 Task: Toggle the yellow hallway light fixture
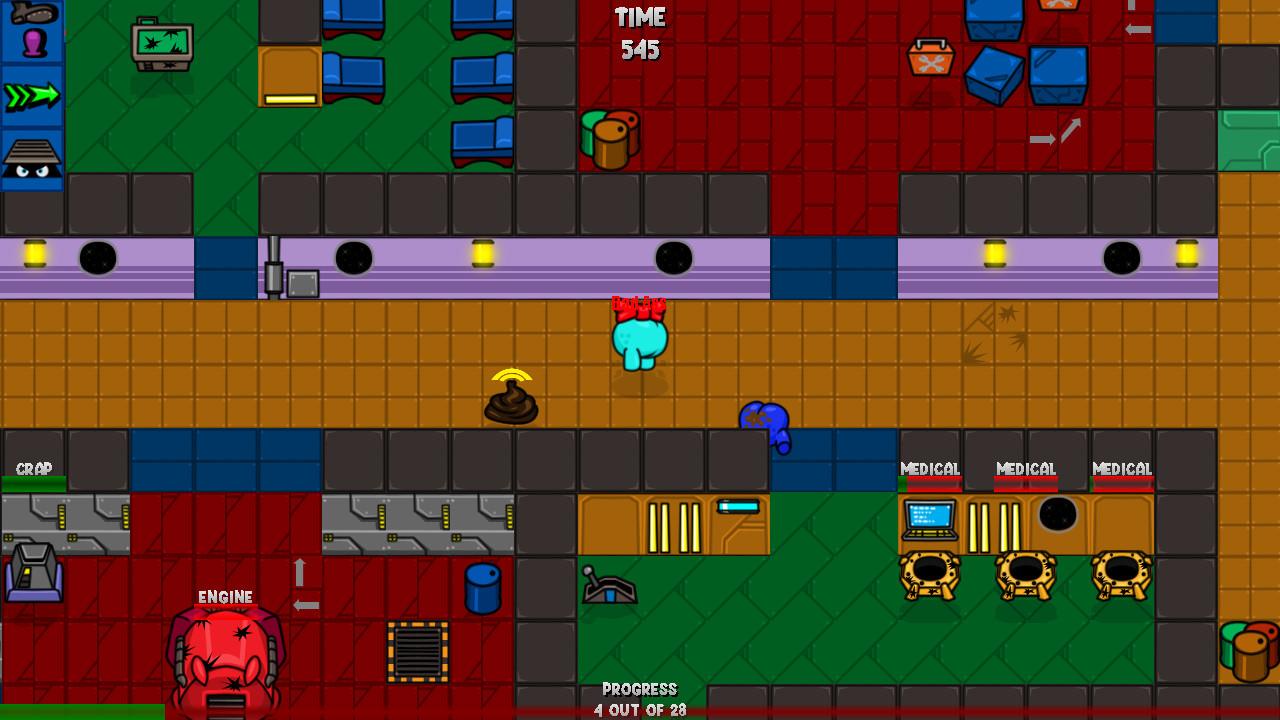point(484,255)
